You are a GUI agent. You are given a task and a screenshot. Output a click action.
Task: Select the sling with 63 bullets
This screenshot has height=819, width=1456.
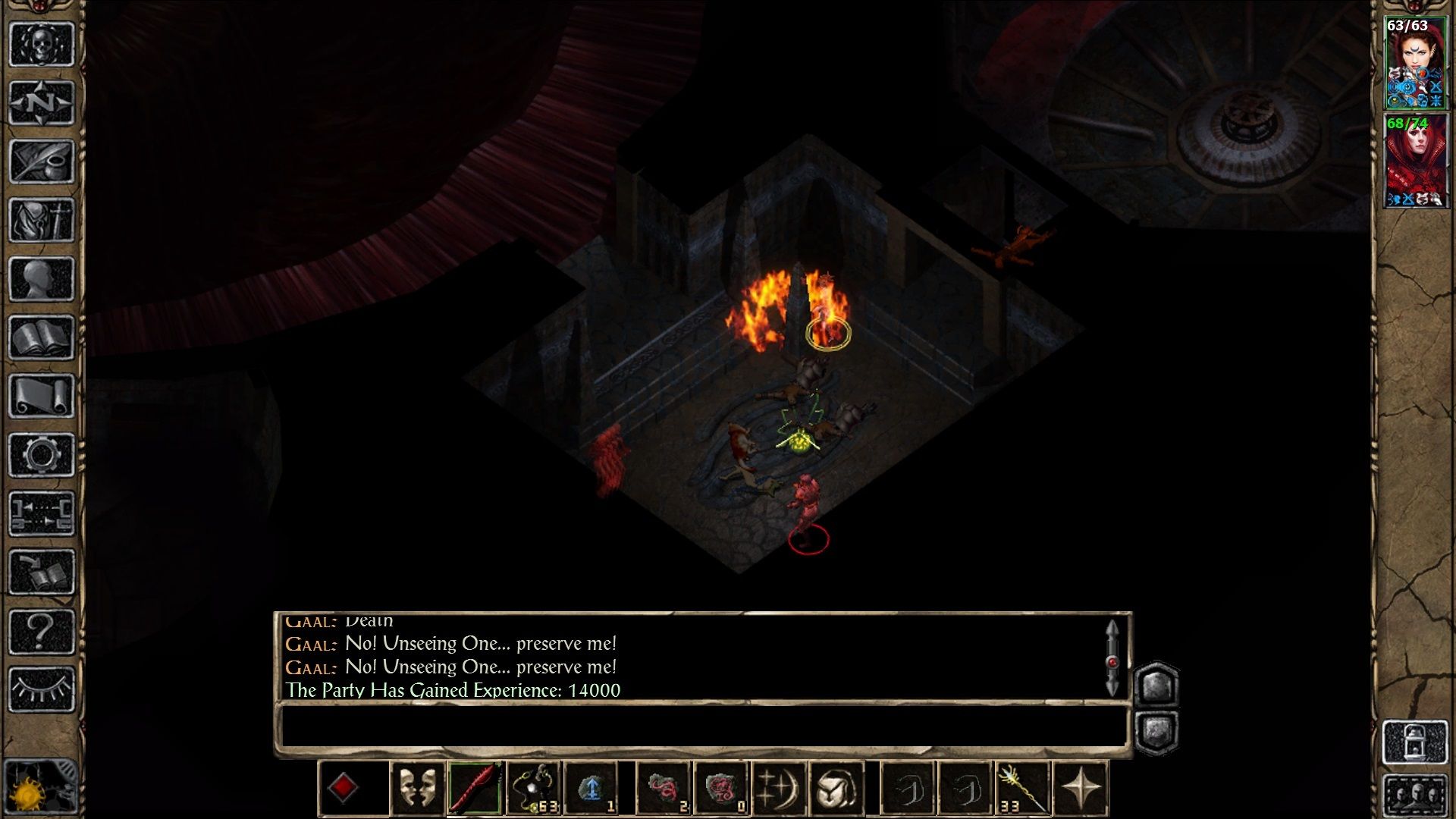tap(534, 789)
